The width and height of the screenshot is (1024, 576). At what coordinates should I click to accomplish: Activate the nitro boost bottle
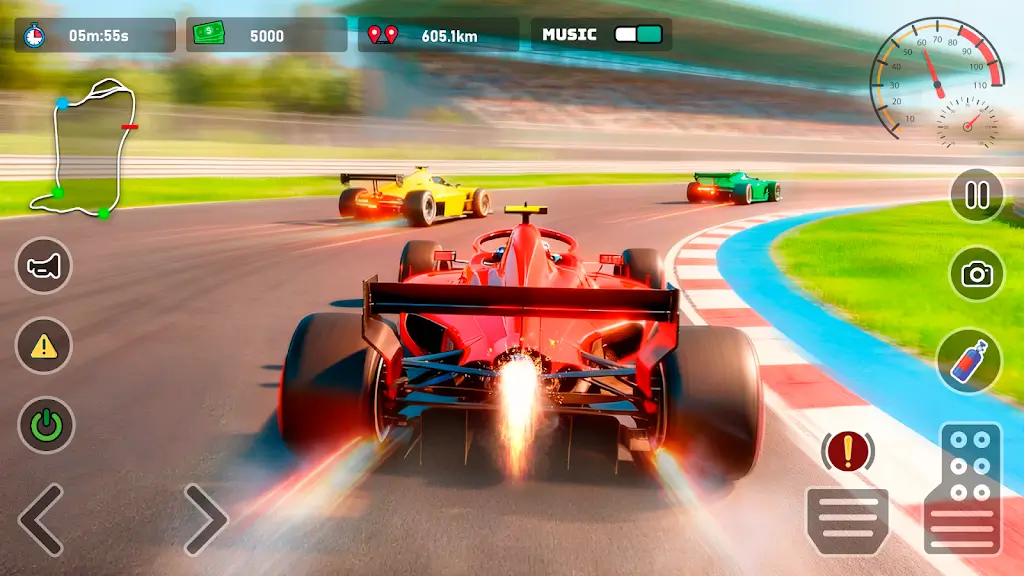969,360
